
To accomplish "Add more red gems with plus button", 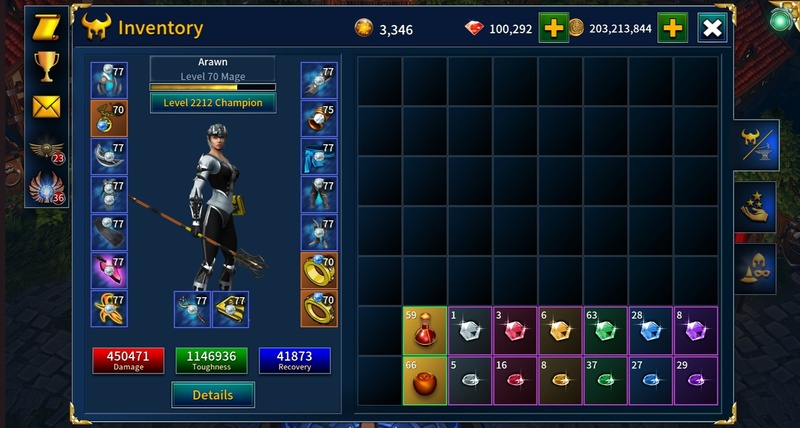I will (553, 28).
